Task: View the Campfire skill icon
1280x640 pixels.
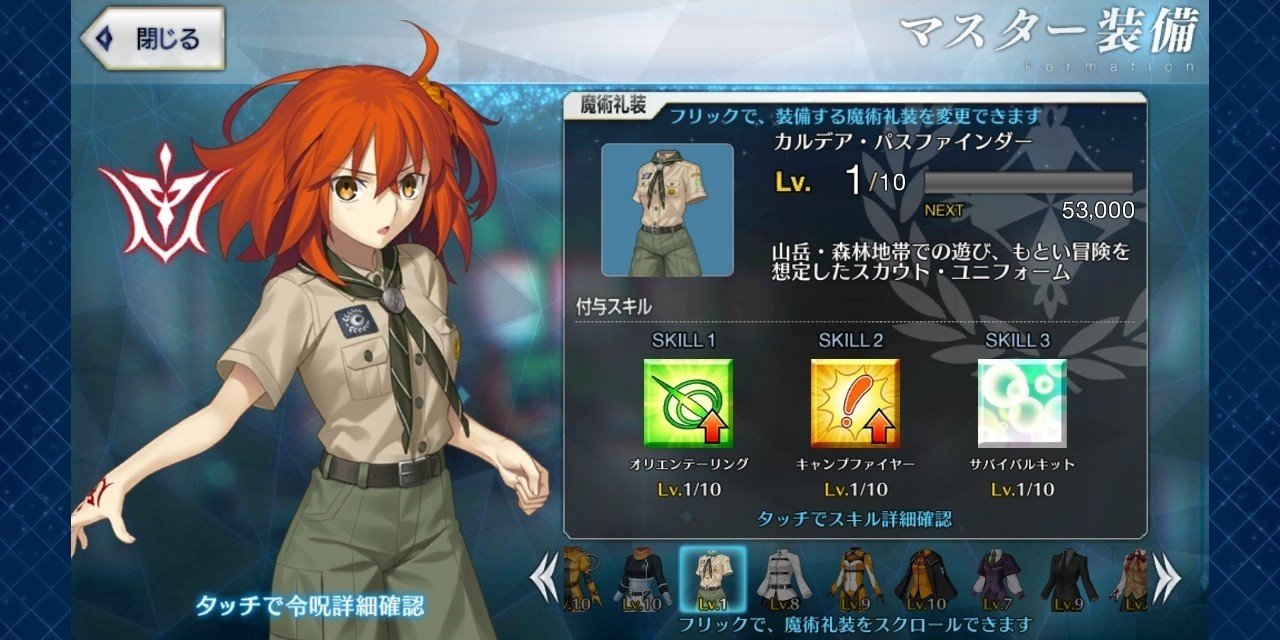Action: (855, 403)
